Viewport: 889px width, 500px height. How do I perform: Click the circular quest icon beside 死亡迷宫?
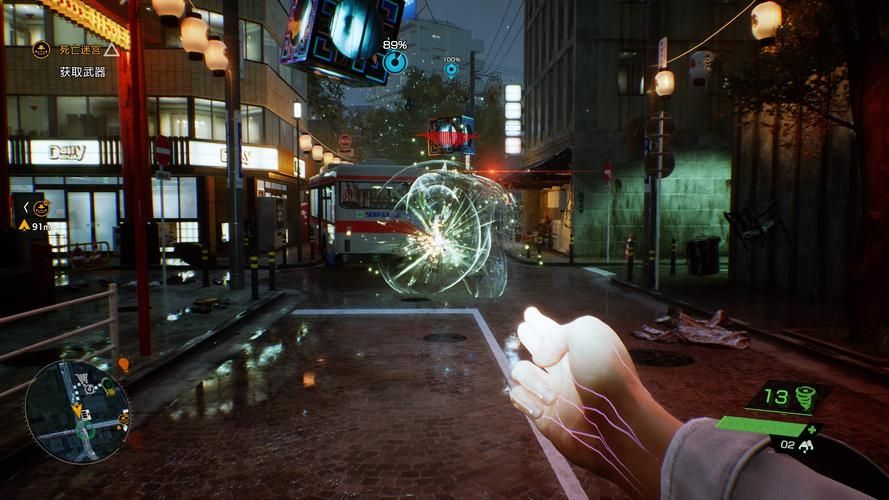pos(41,49)
